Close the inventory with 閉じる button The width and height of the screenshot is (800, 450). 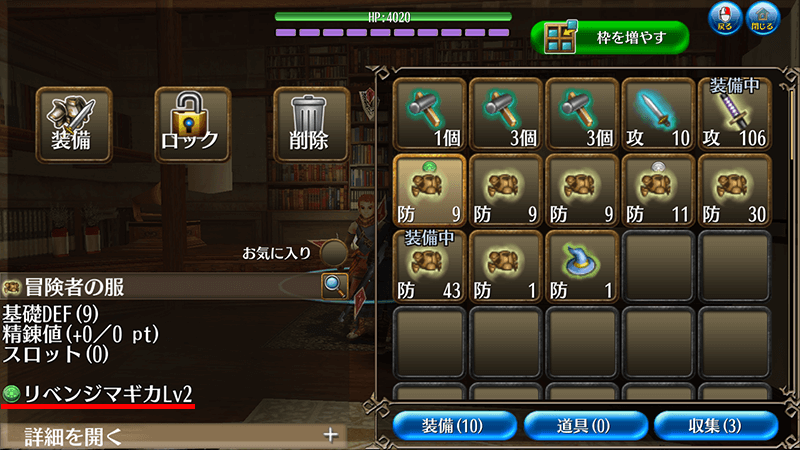(x=763, y=19)
